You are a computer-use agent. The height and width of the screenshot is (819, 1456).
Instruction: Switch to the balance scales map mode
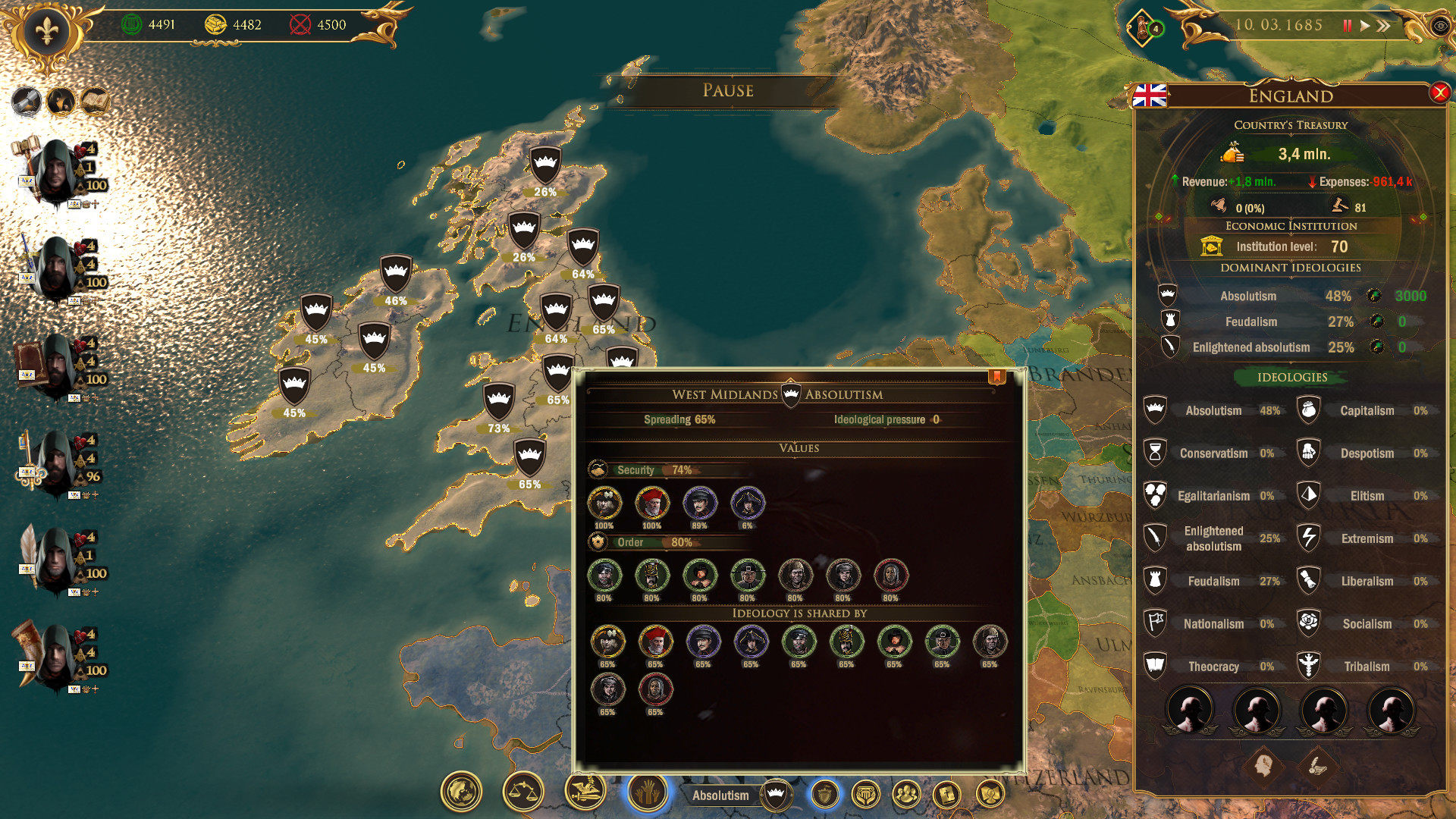pyautogui.click(x=523, y=792)
